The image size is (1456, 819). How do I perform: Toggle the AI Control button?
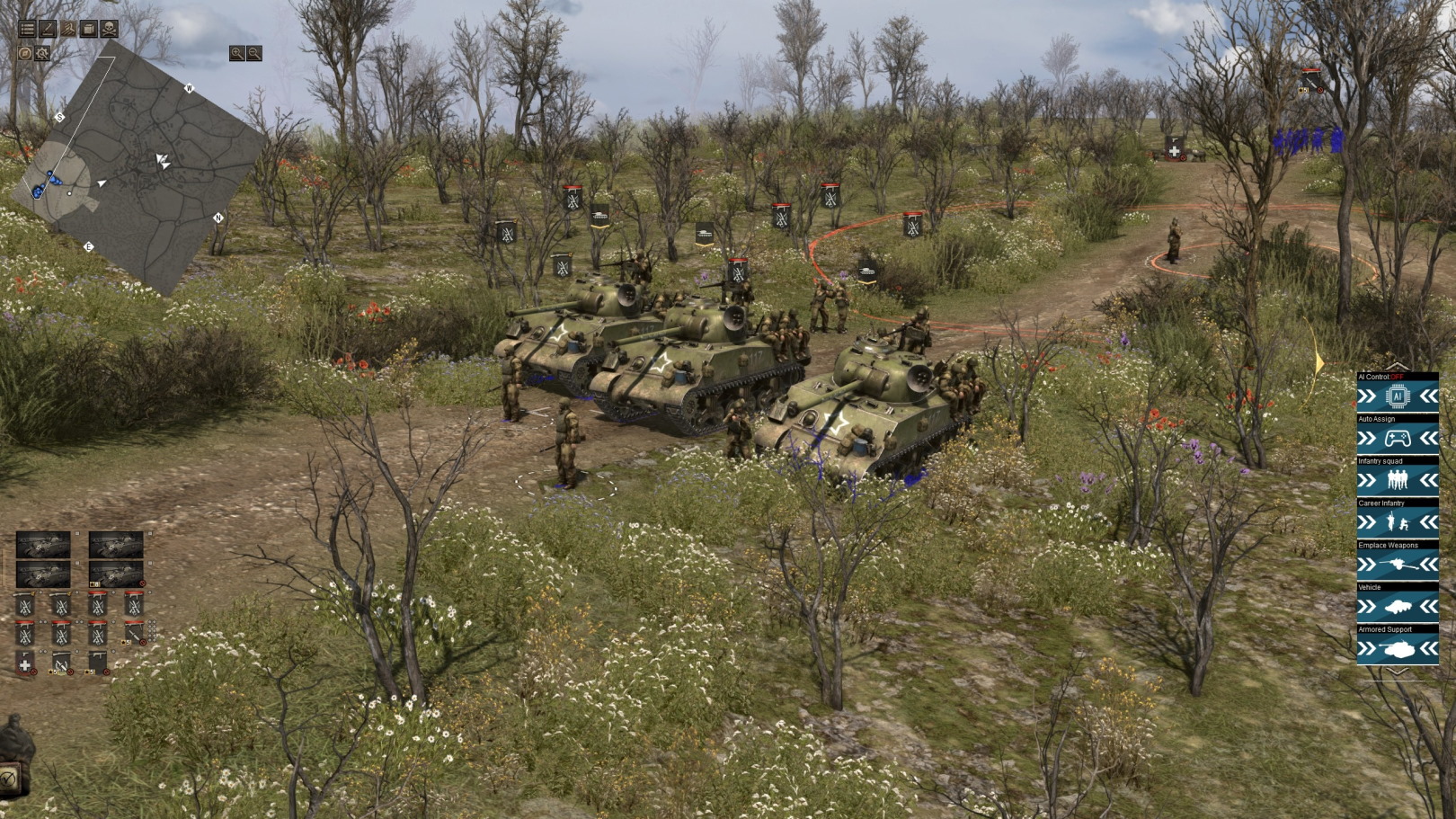coord(1397,396)
